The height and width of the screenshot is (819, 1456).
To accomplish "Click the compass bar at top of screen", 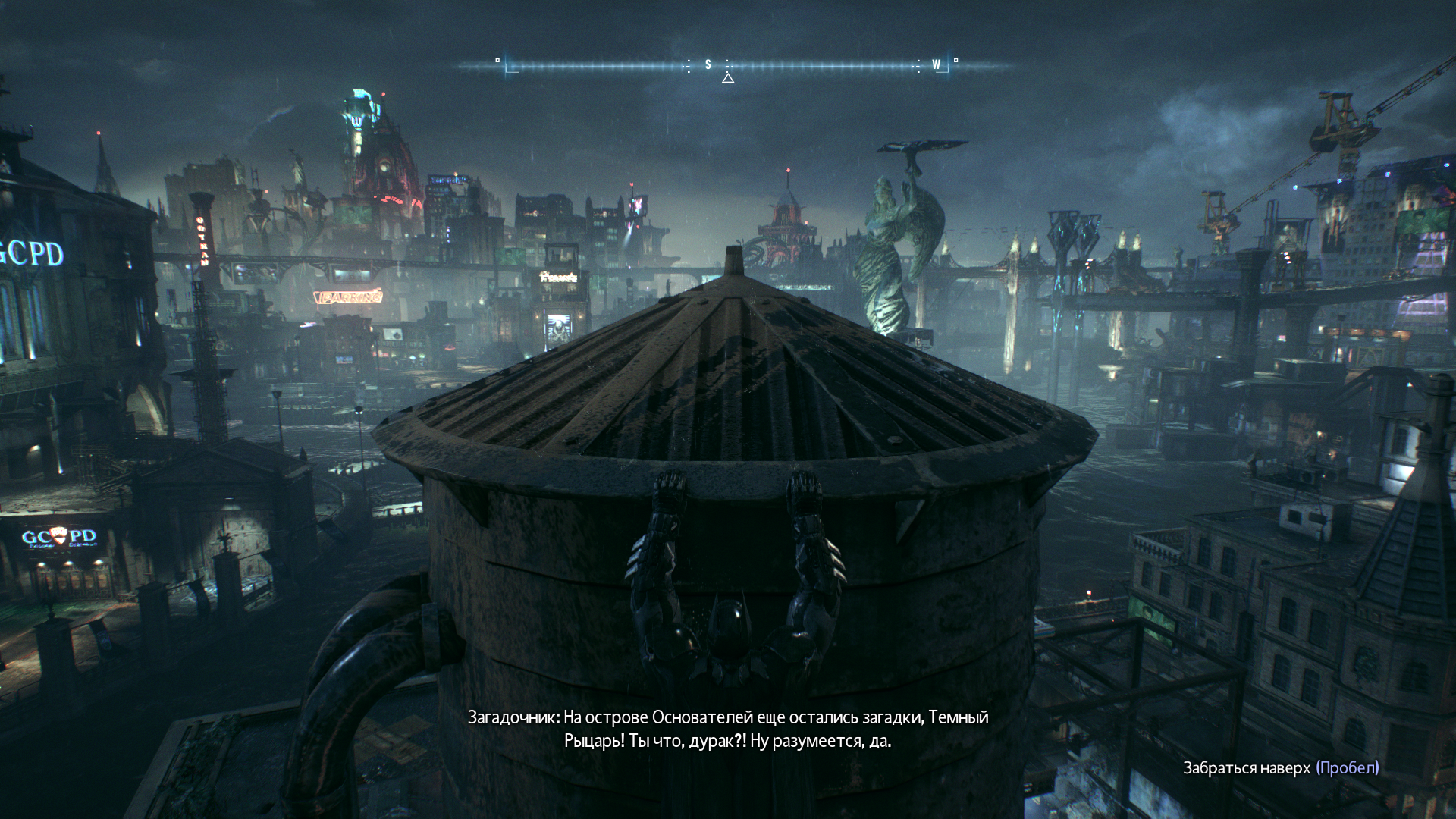I will 728,66.
